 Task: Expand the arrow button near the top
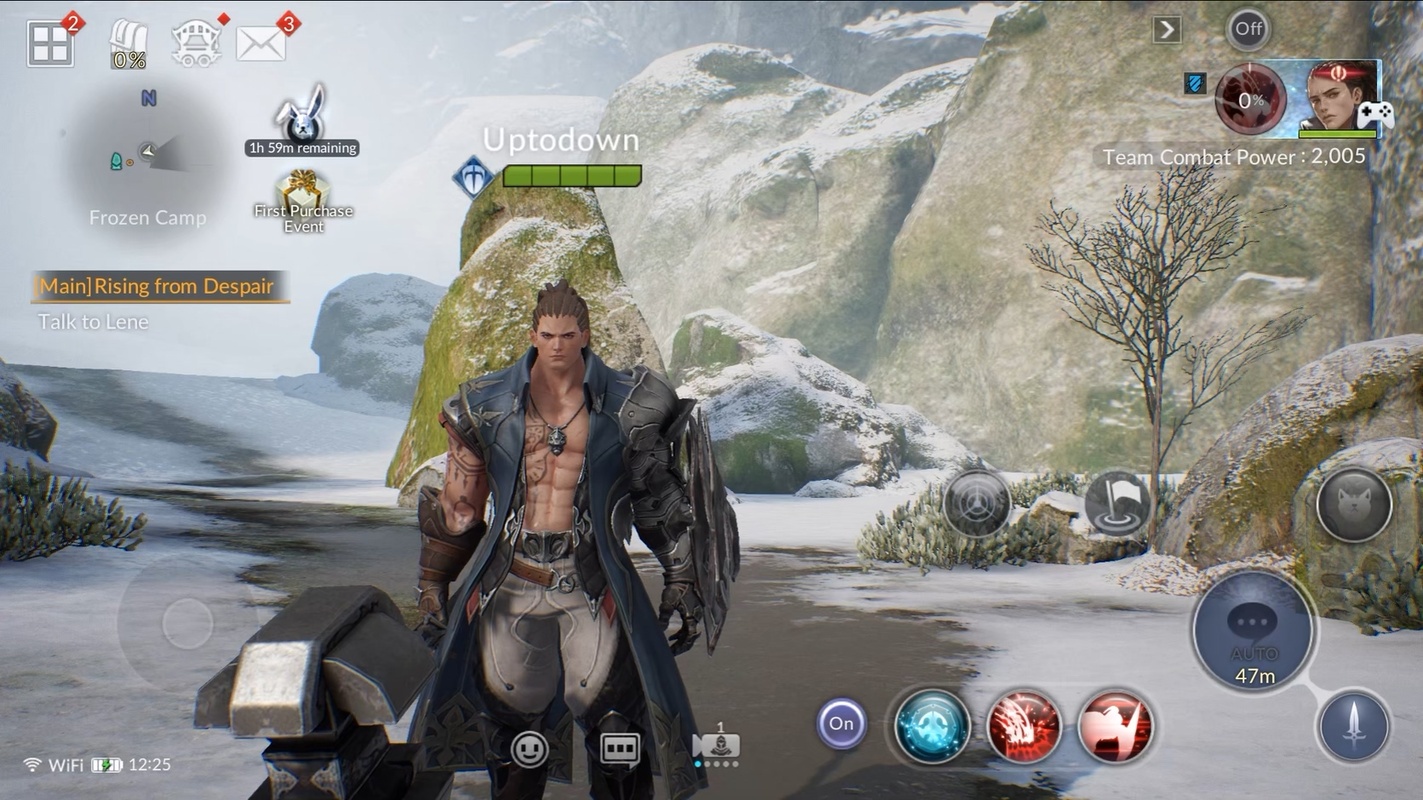(x=1166, y=29)
